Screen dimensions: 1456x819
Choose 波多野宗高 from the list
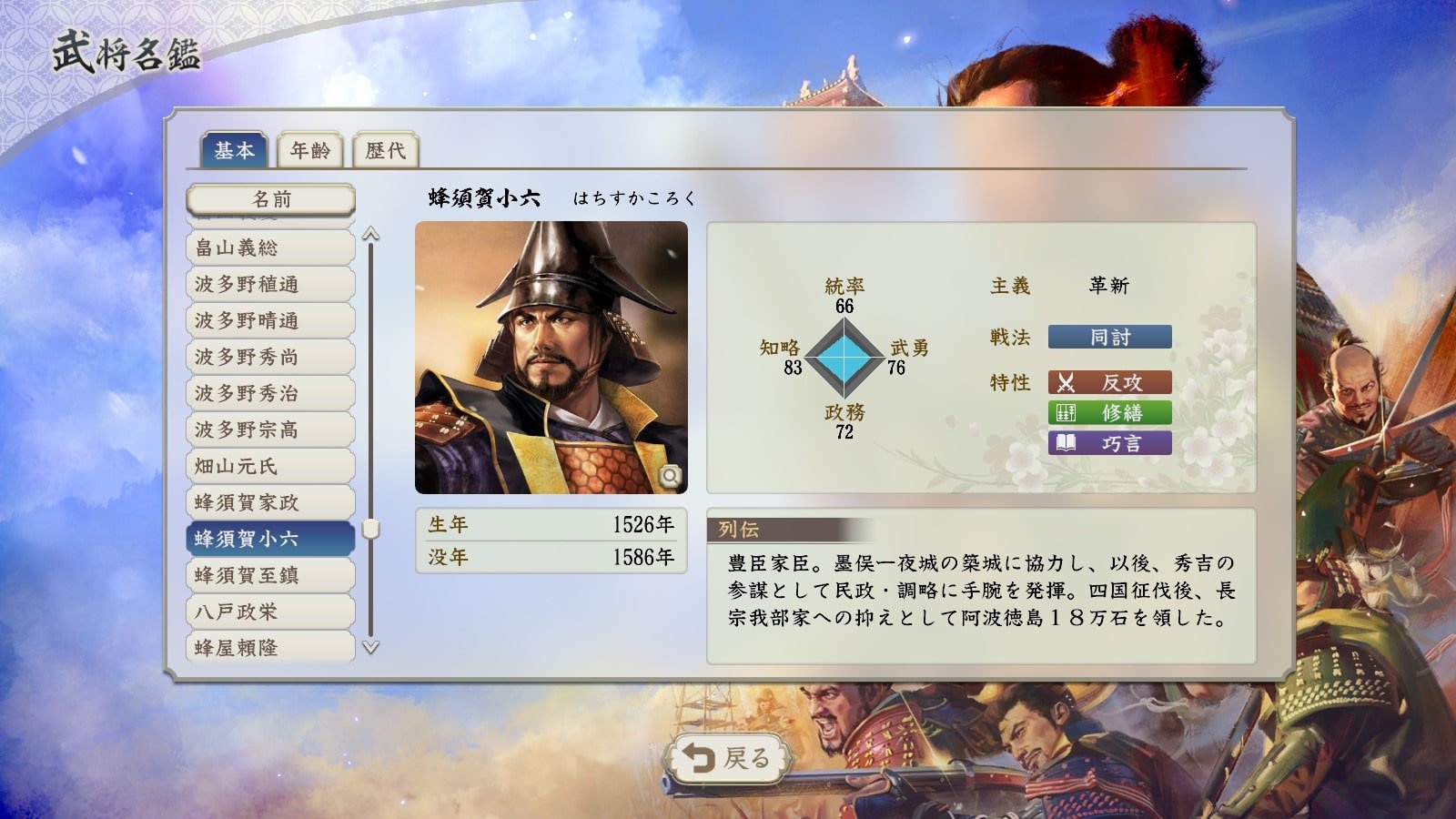click(270, 430)
